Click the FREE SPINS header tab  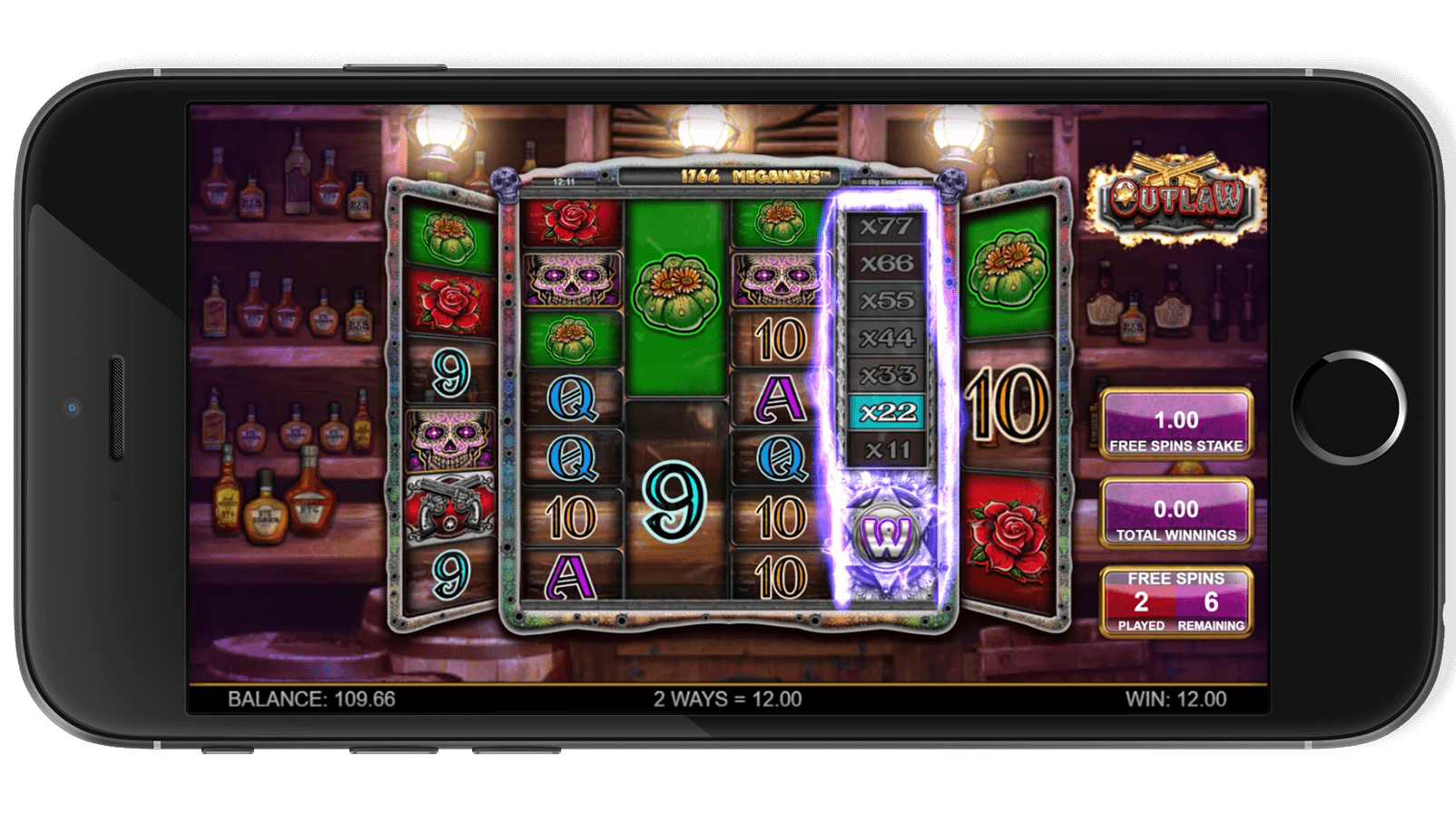click(x=1175, y=578)
